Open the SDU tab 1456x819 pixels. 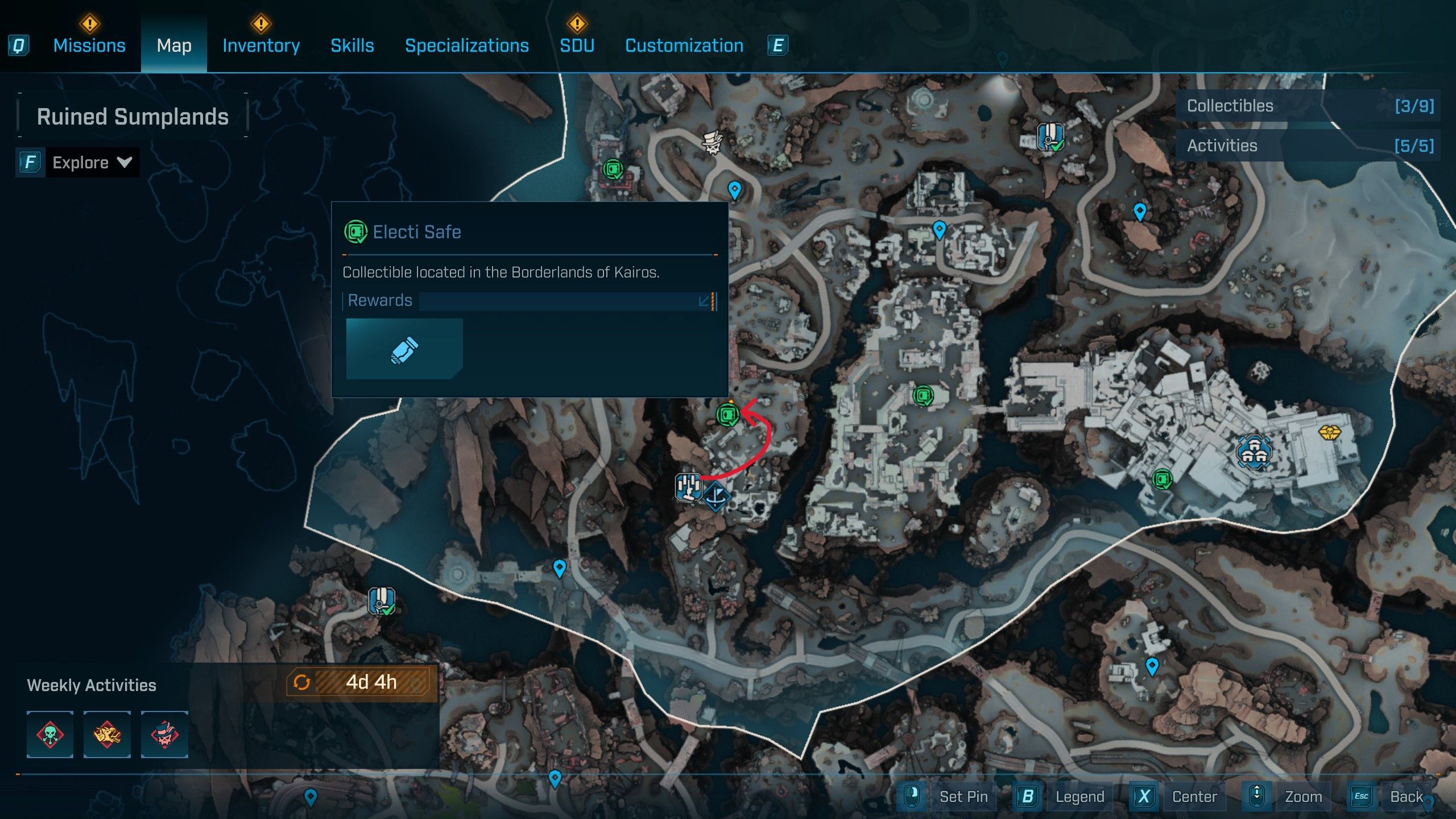[x=577, y=45]
